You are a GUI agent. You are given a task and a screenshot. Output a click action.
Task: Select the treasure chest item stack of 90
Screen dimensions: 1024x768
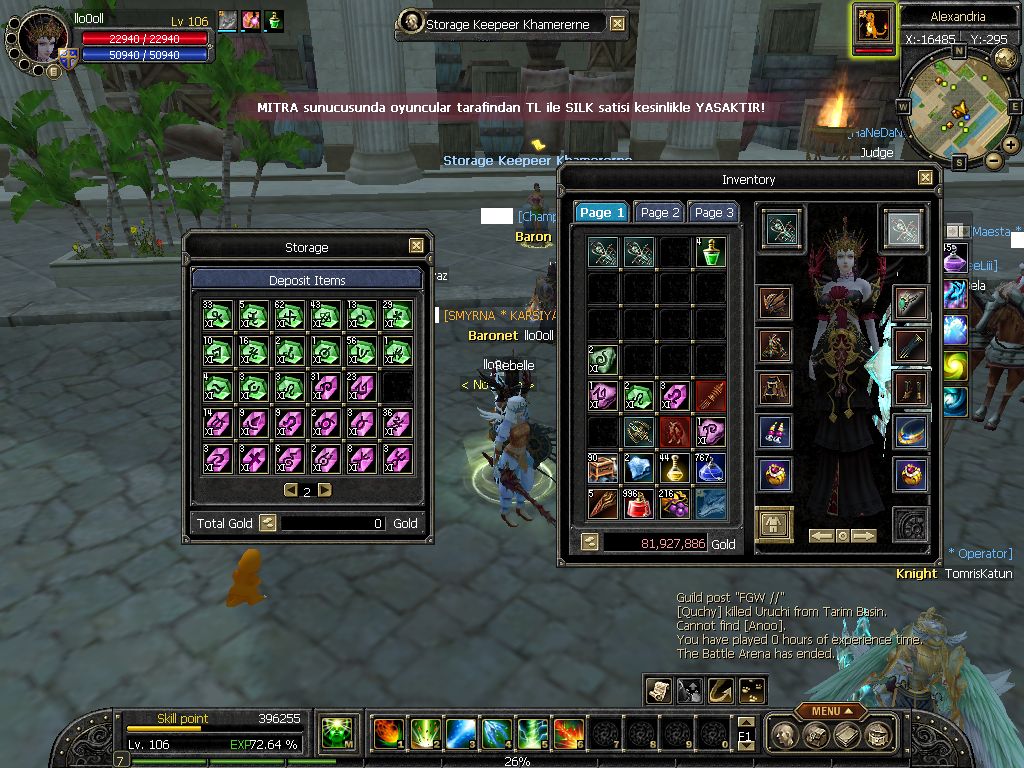coord(603,467)
